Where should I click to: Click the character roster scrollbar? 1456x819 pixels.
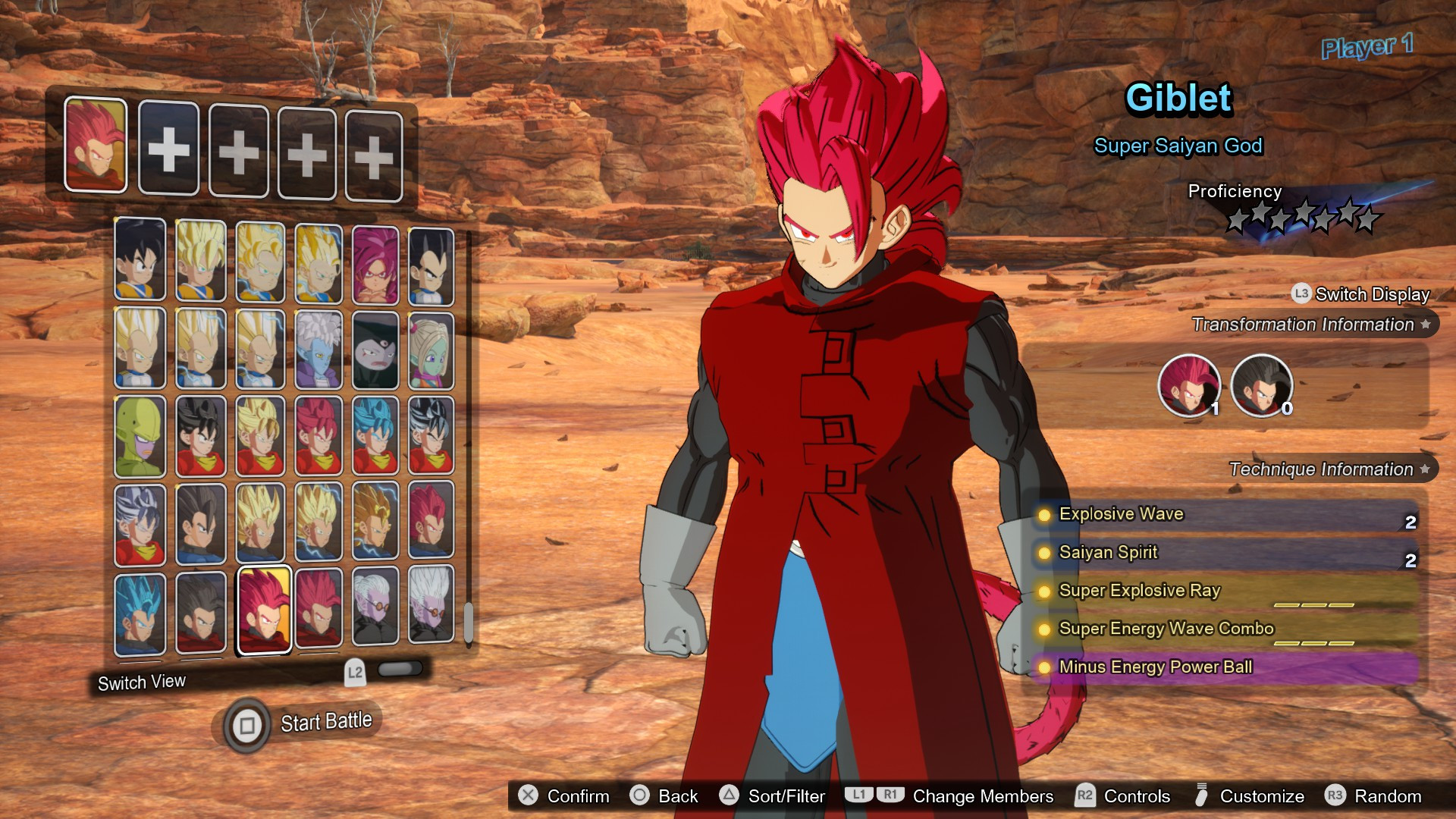[468, 622]
